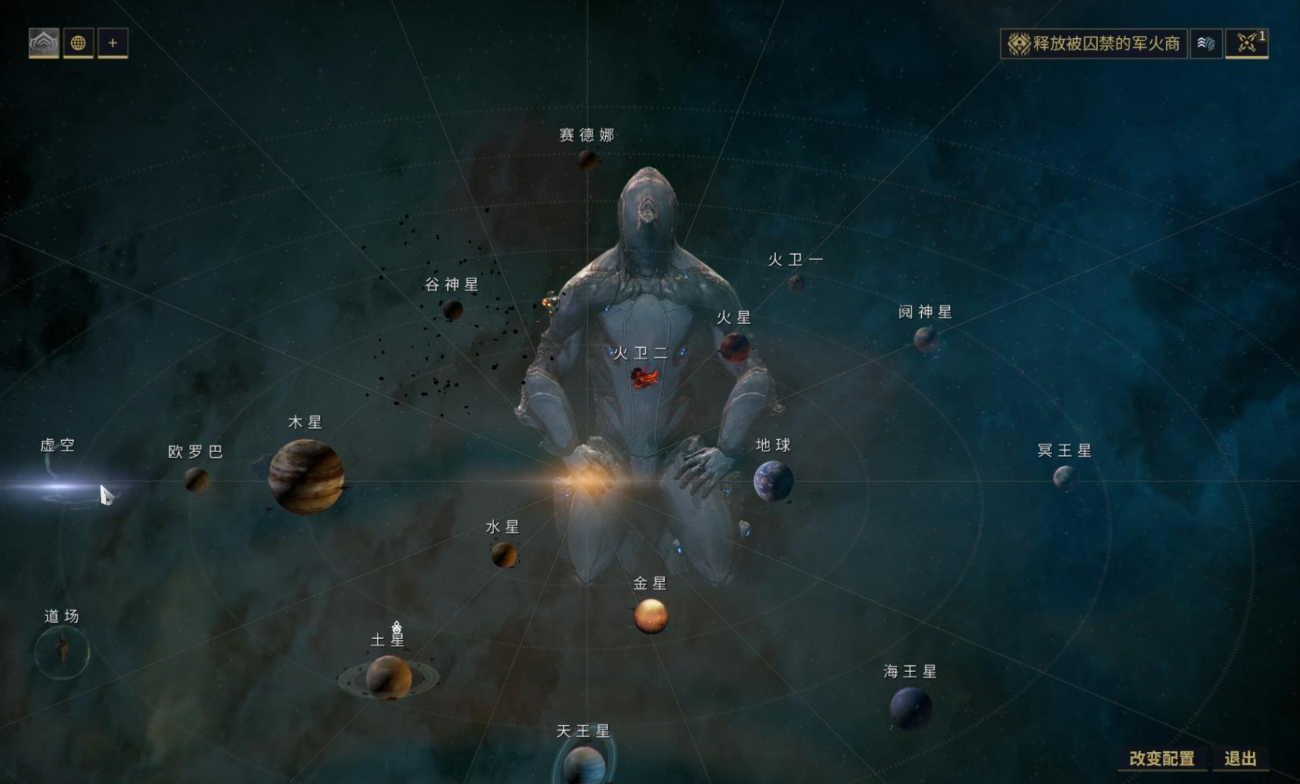Image resolution: width=1300 pixels, height=784 pixels.
Task: Select the 火星 planet node
Action: pos(735,347)
